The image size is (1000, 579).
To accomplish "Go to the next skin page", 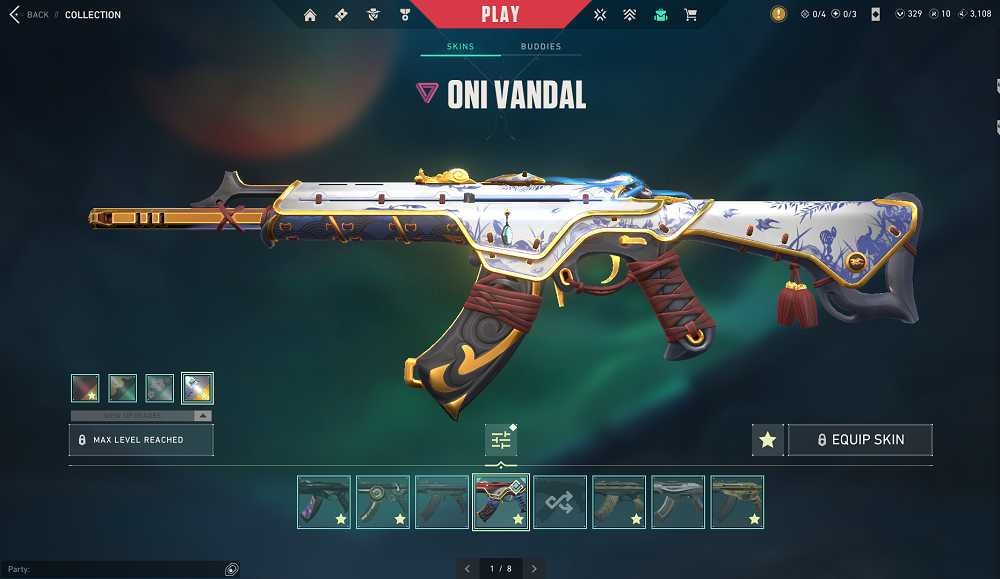I will [534, 569].
